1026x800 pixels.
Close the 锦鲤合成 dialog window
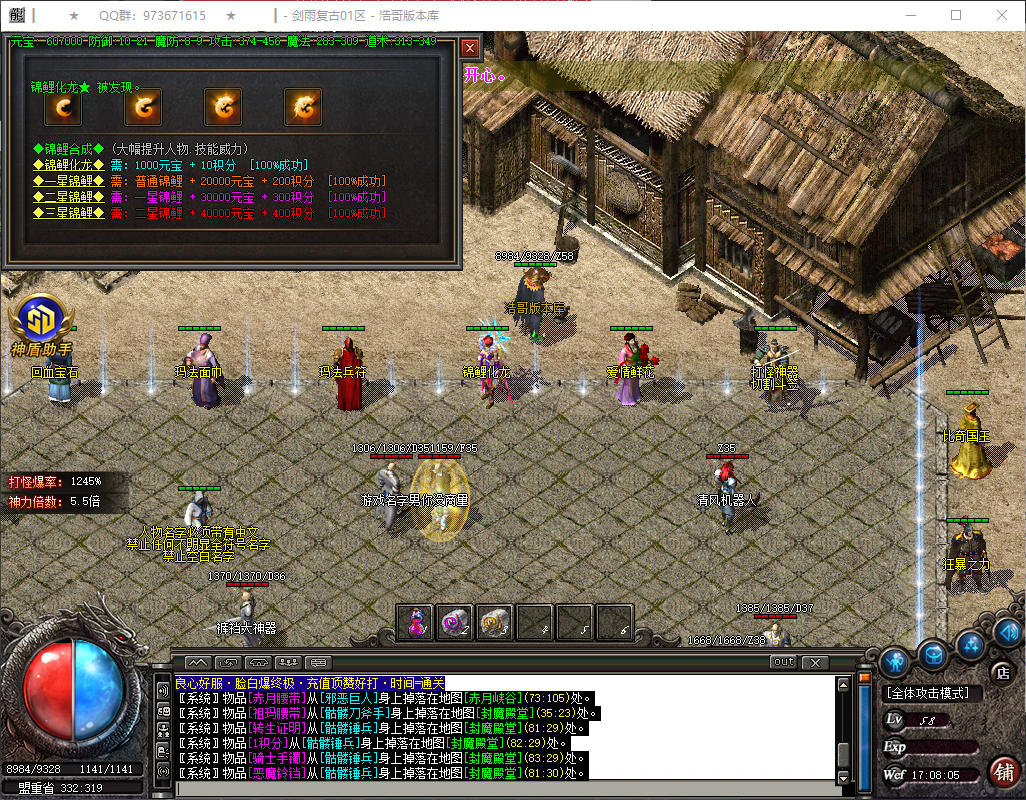(x=470, y=47)
